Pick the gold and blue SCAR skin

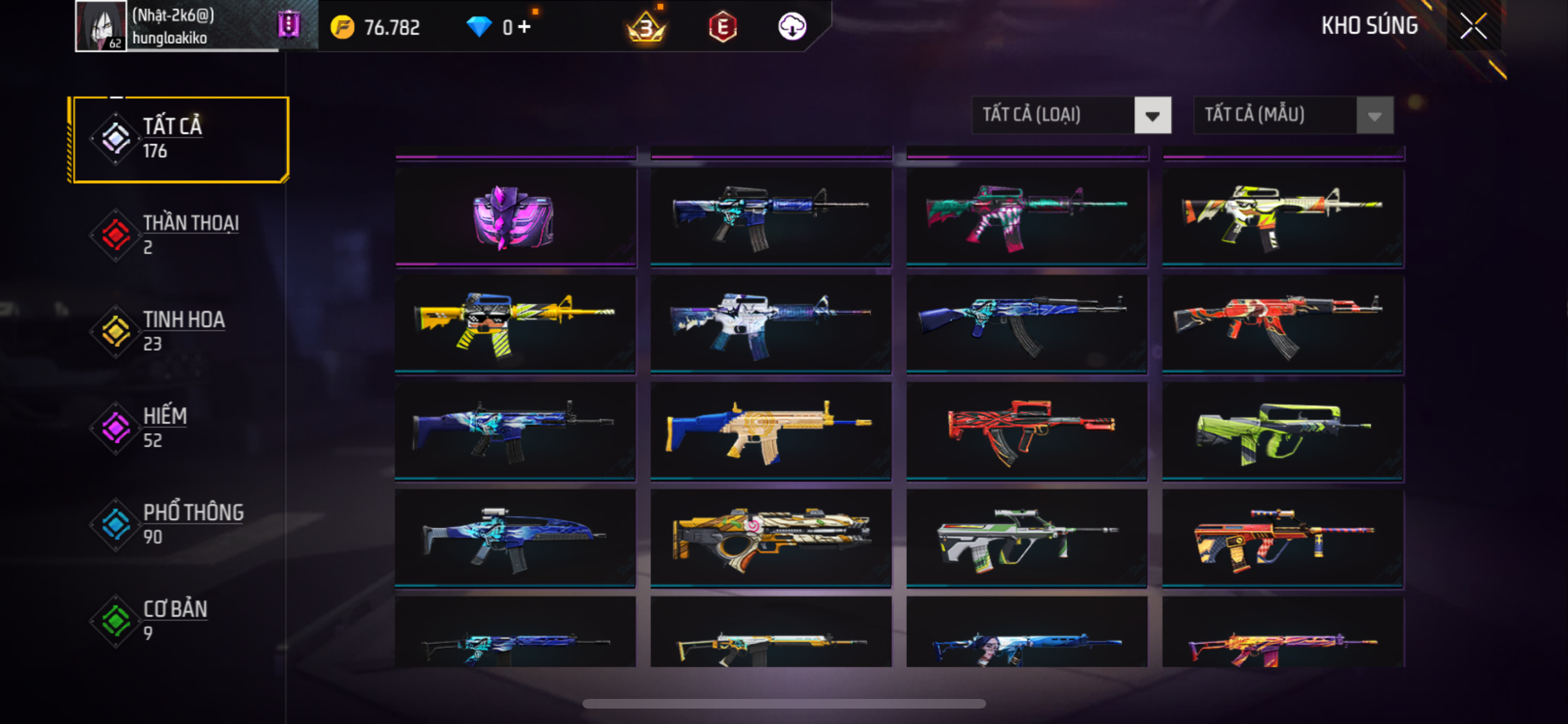(x=770, y=431)
